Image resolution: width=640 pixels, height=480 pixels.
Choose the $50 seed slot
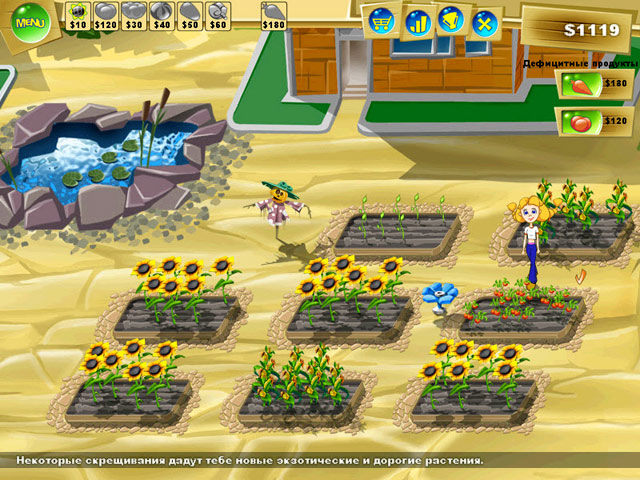(x=190, y=14)
